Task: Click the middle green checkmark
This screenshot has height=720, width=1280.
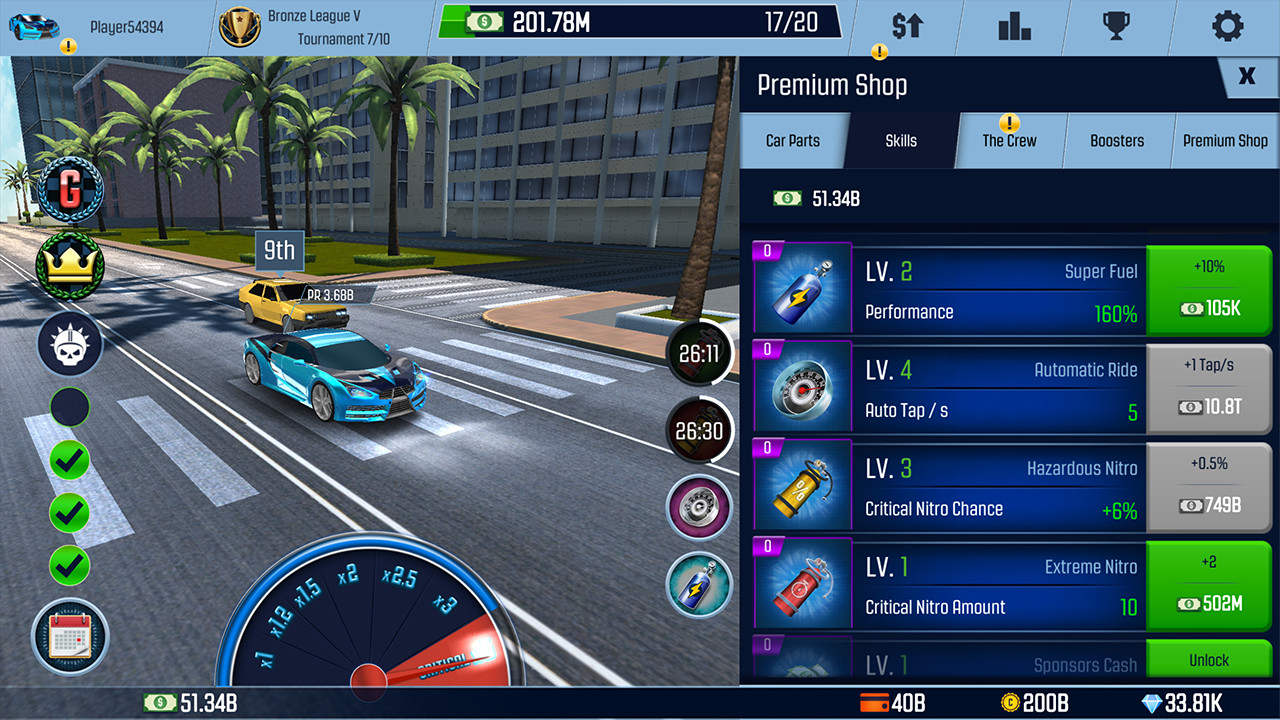Action: 68,513
